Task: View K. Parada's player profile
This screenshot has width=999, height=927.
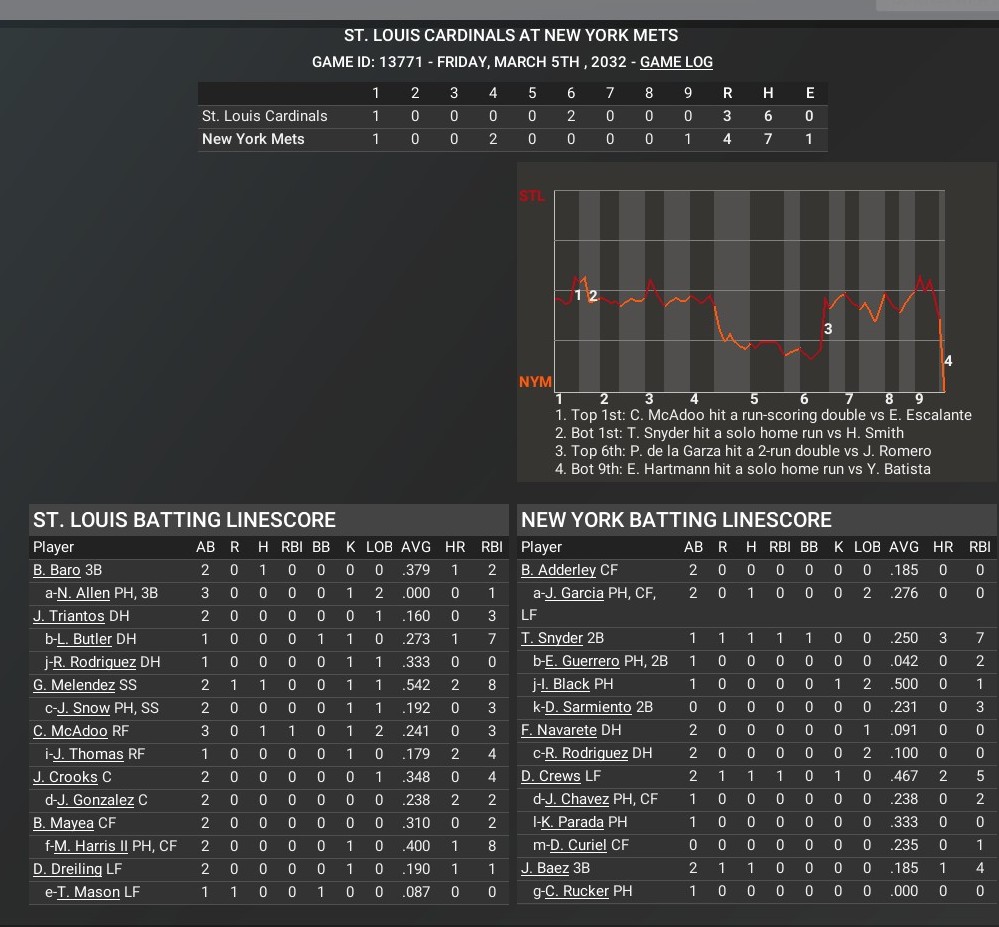Action: 573,823
